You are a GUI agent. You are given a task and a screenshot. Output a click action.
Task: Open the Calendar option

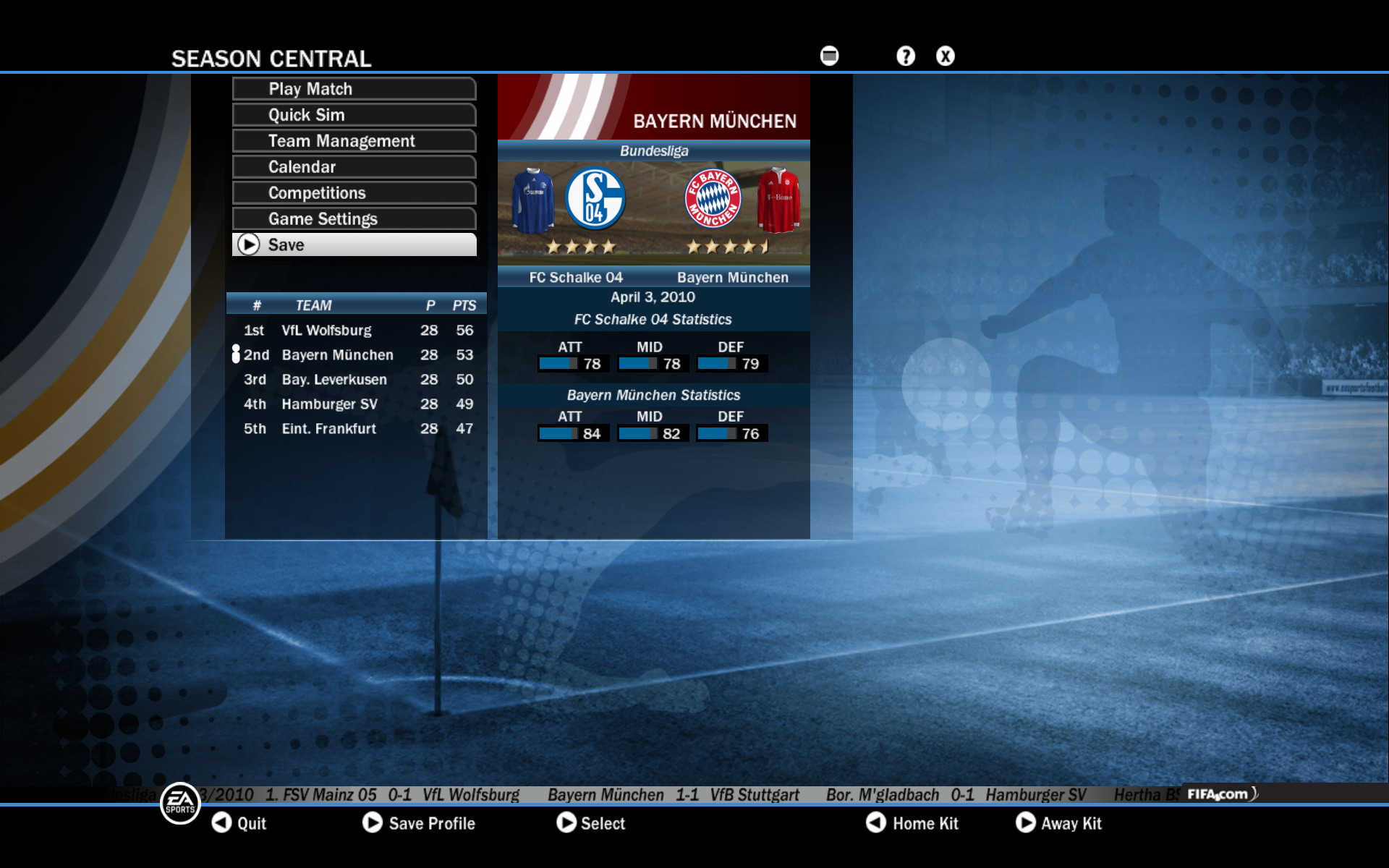[354, 167]
